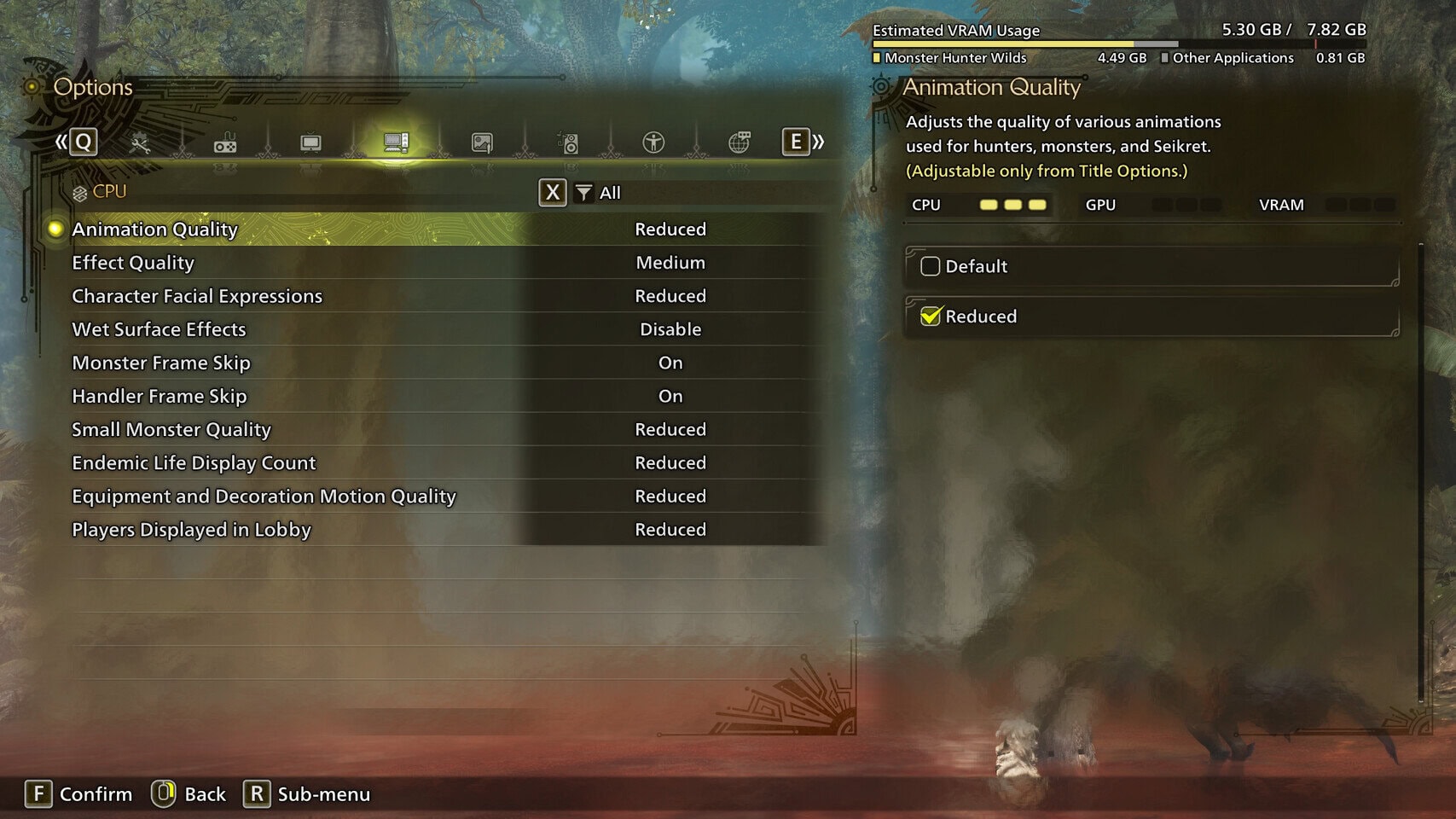
Task: Open the wrench-and-gear game settings tab
Action: pos(140,143)
